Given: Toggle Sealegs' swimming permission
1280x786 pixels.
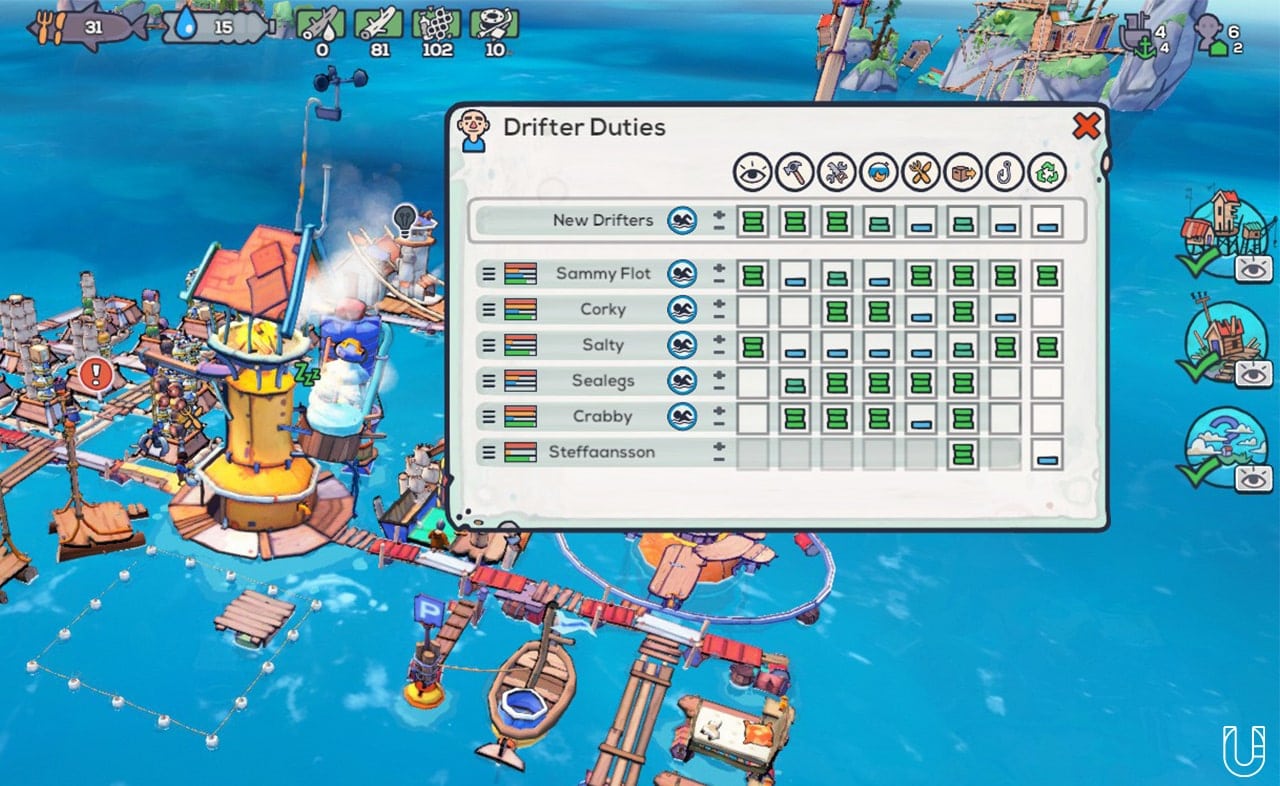Looking at the screenshot, I should tap(682, 381).
